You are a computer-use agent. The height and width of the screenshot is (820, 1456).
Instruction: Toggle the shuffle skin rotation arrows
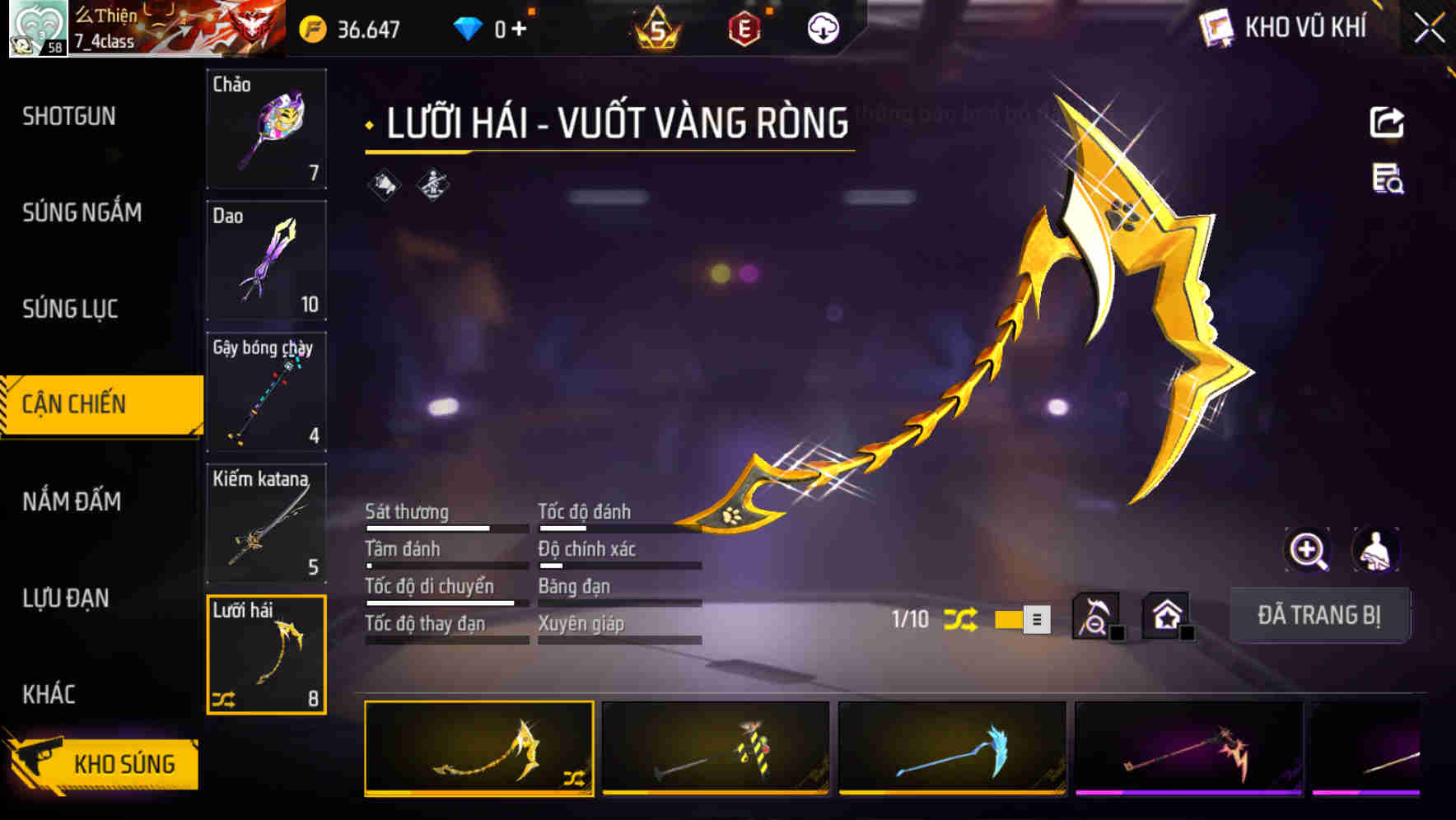pyautogui.click(x=961, y=620)
